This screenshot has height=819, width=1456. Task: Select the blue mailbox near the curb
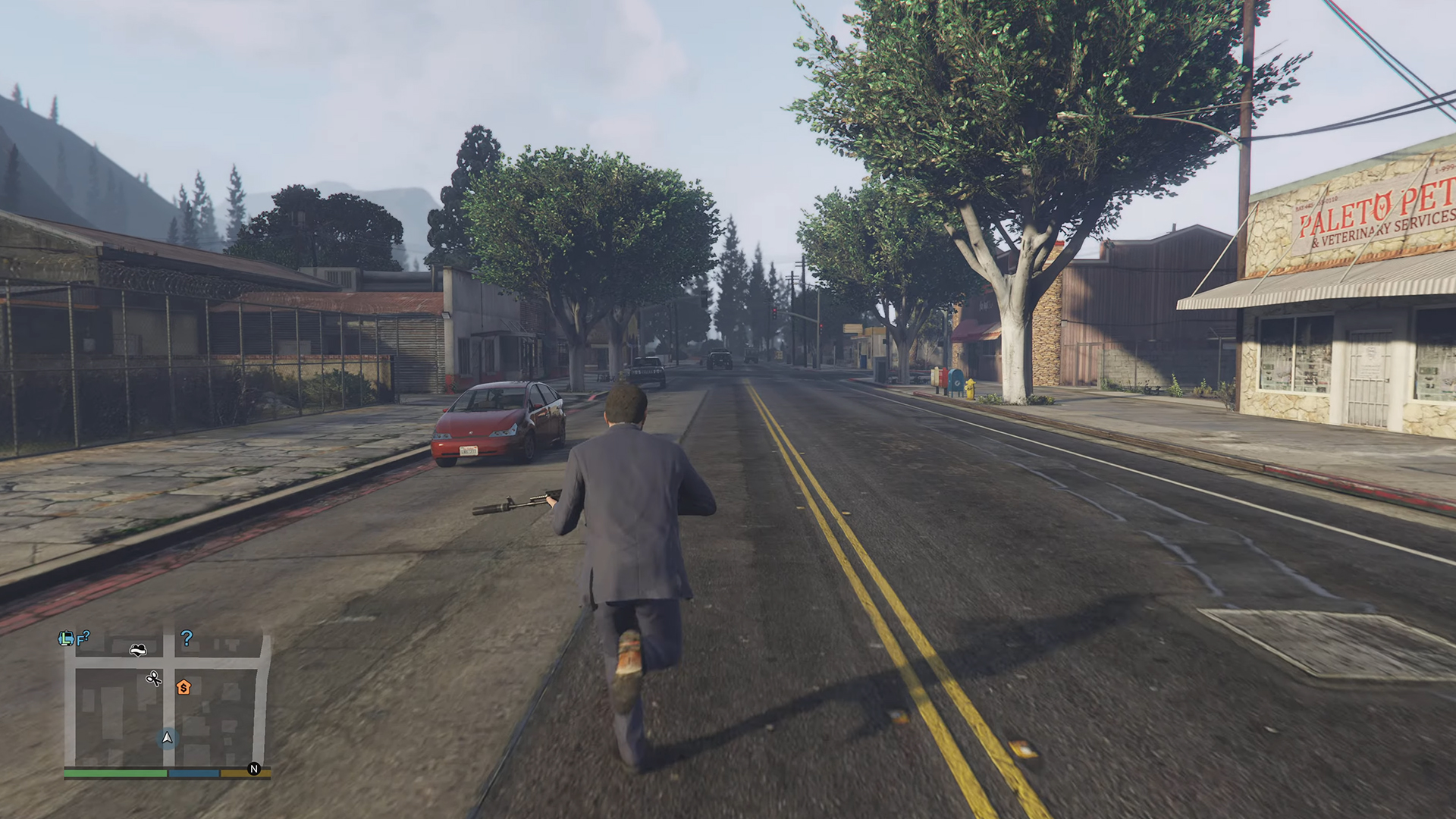[955, 381]
